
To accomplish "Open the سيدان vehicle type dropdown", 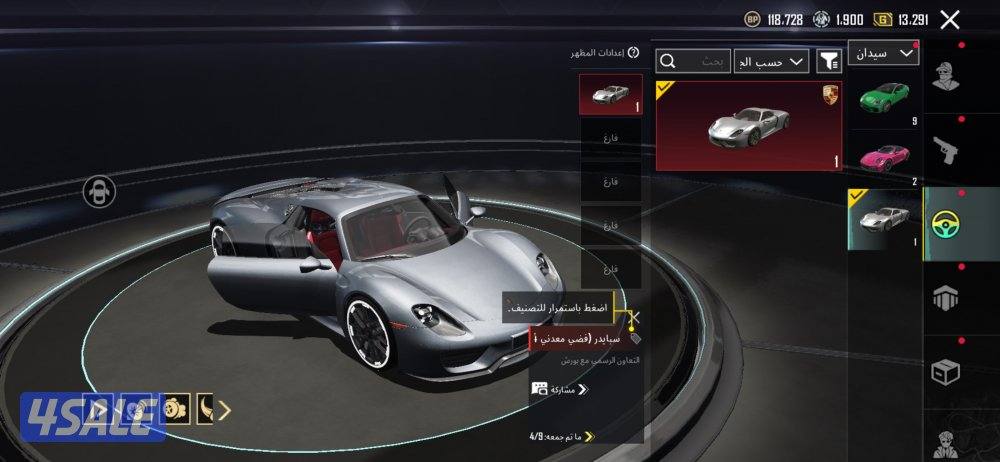I will click(883, 54).
